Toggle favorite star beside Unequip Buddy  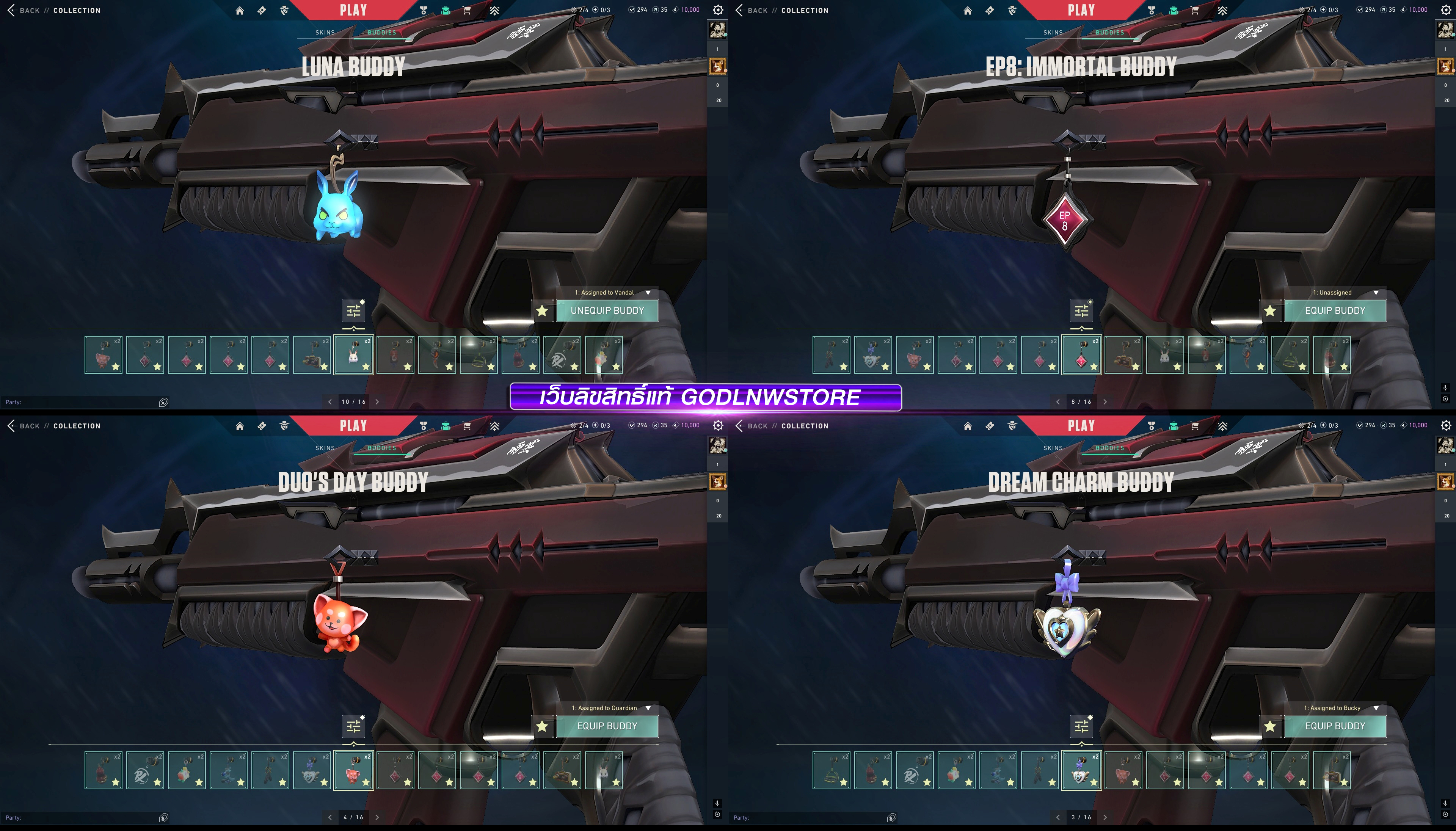click(542, 311)
